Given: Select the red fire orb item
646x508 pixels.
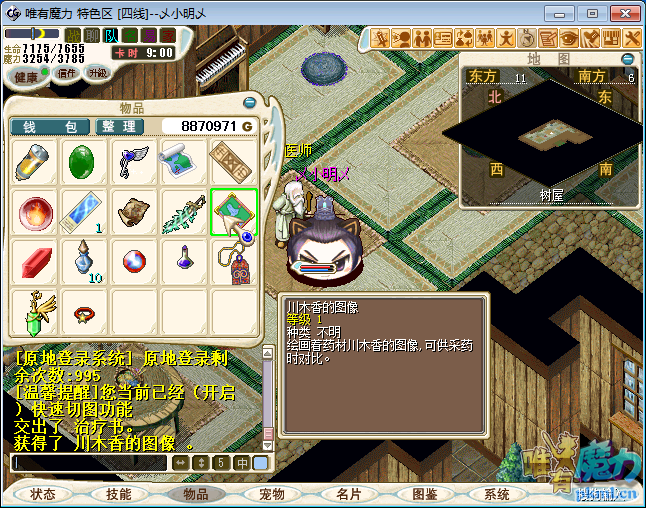Looking at the screenshot, I should [35, 211].
